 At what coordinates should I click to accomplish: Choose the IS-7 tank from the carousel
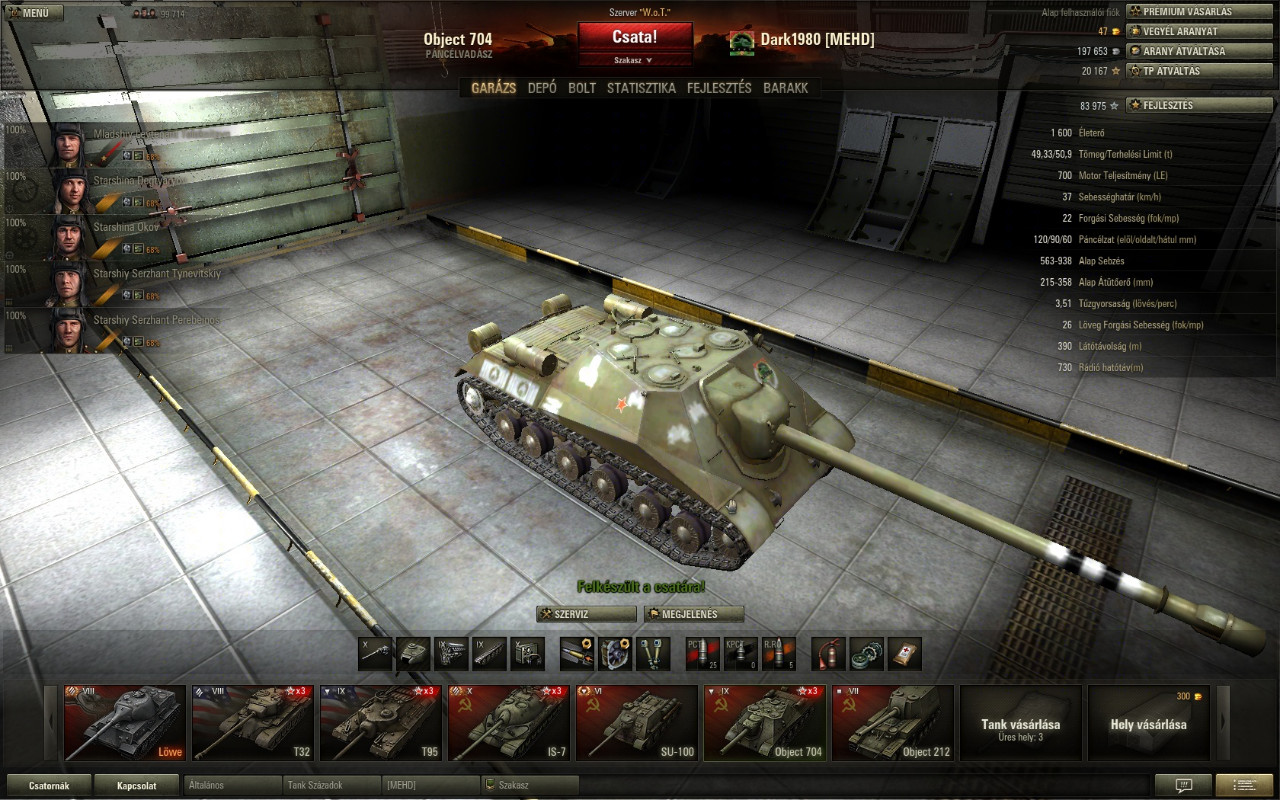[x=509, y=723]
